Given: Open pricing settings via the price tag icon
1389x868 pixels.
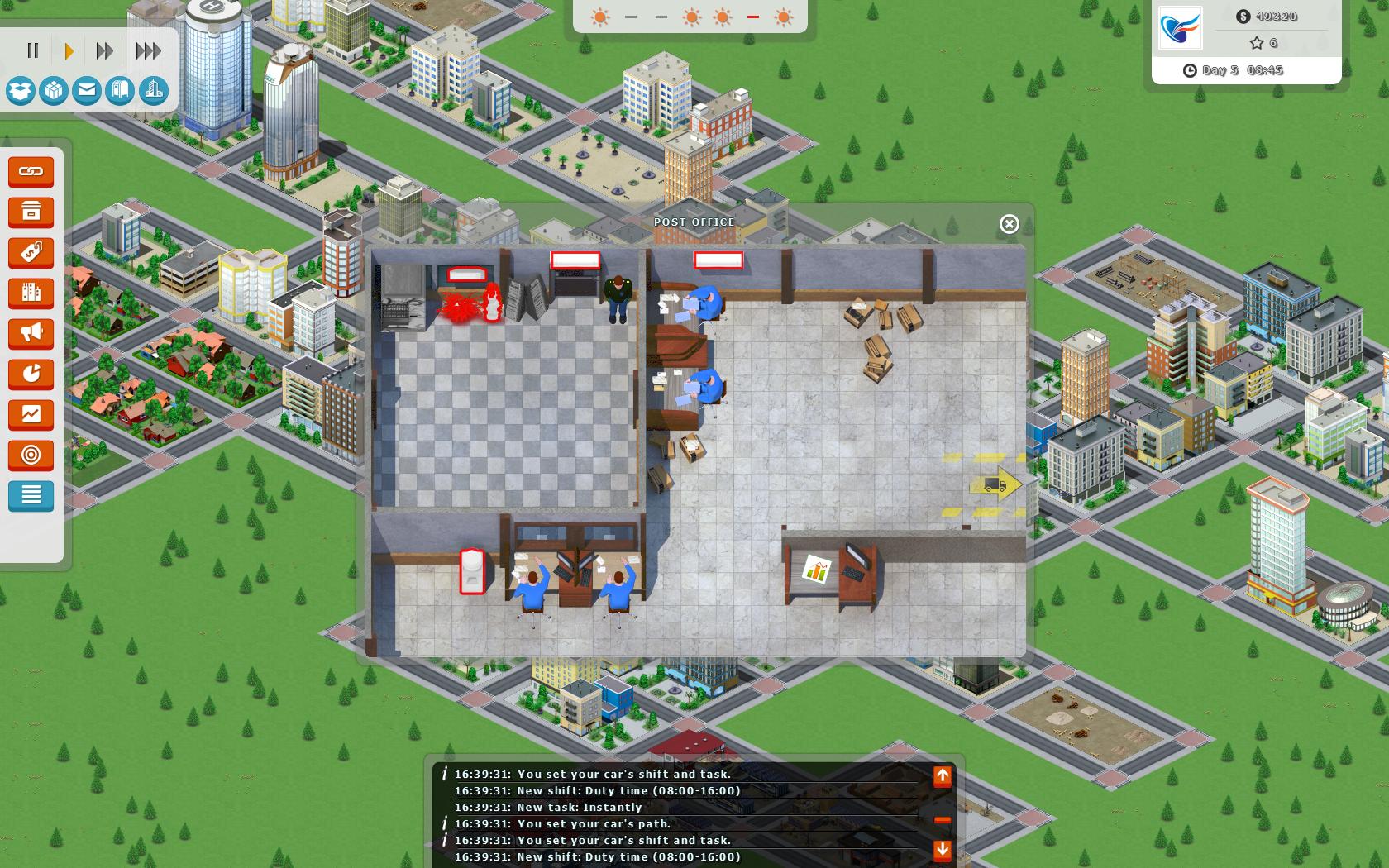Looking at the screenshot, I should coord(31,253).
